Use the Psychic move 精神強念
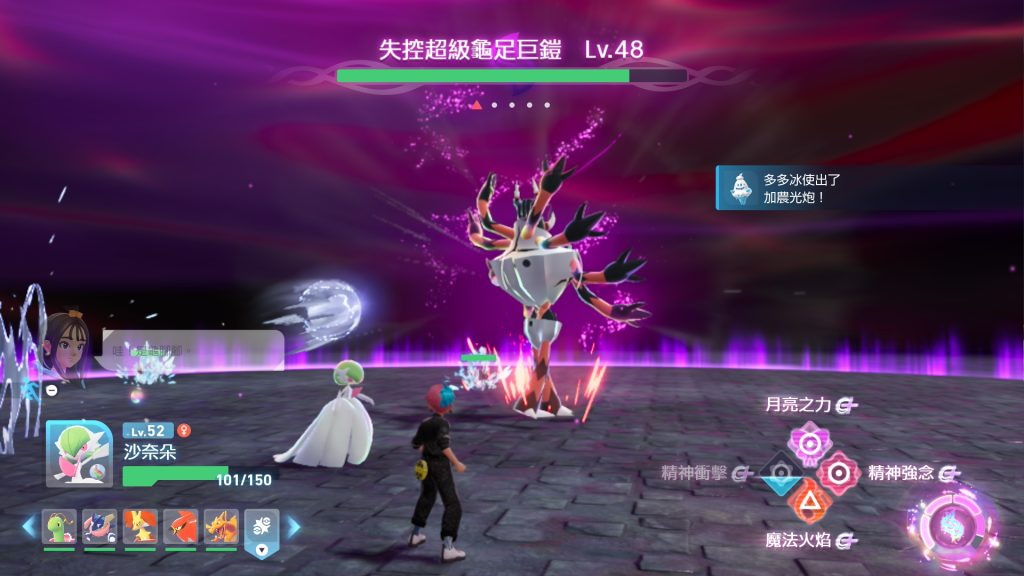 pos(839,470)
